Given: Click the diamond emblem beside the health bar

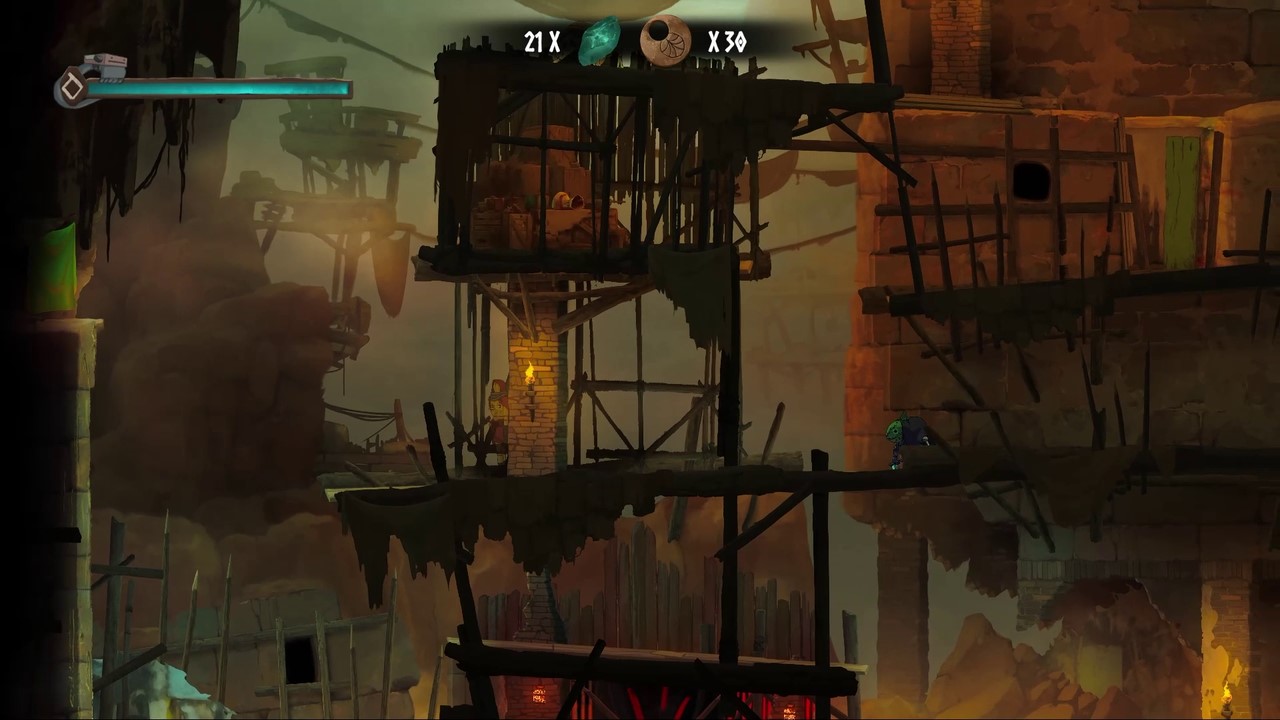Looking at the screenshot, I should [71, 88].
